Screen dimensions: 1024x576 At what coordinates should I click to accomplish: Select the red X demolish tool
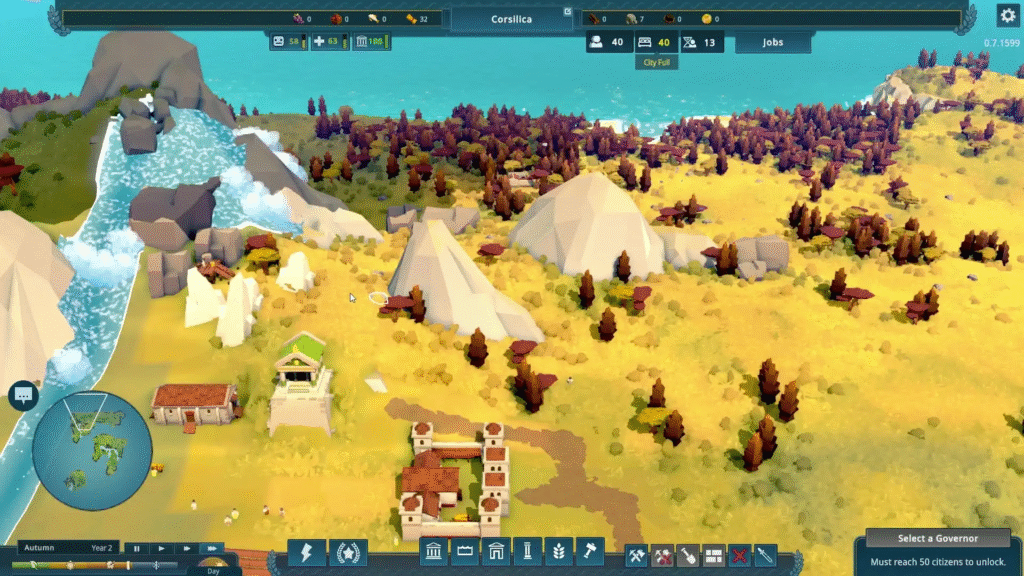(x=740, y=555)
